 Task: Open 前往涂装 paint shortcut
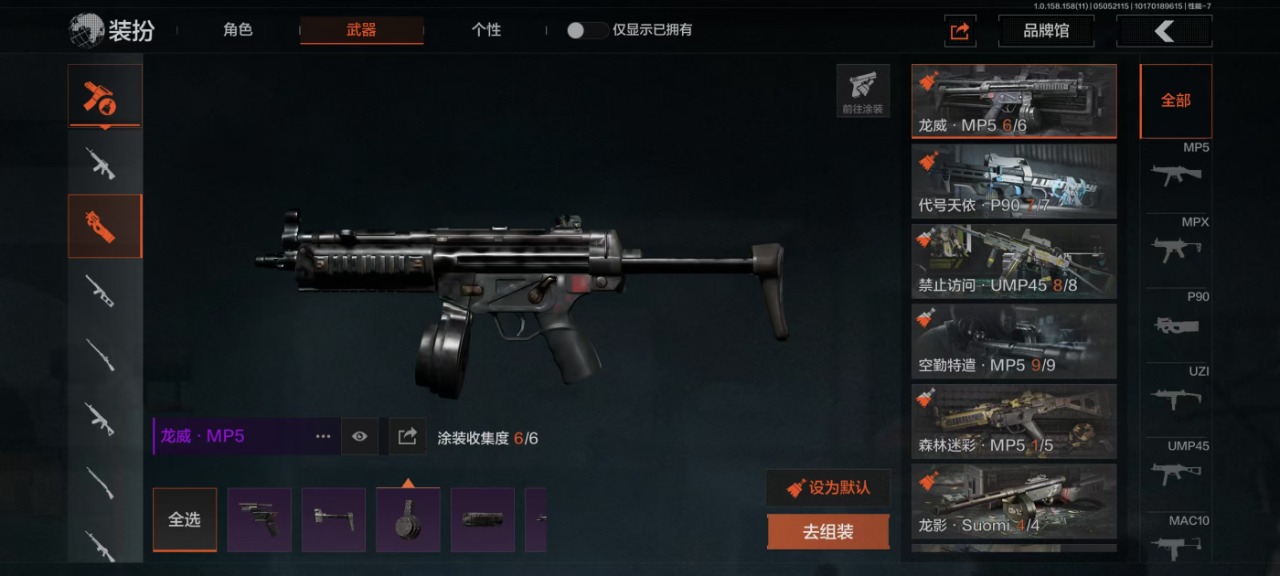[863, 91]
